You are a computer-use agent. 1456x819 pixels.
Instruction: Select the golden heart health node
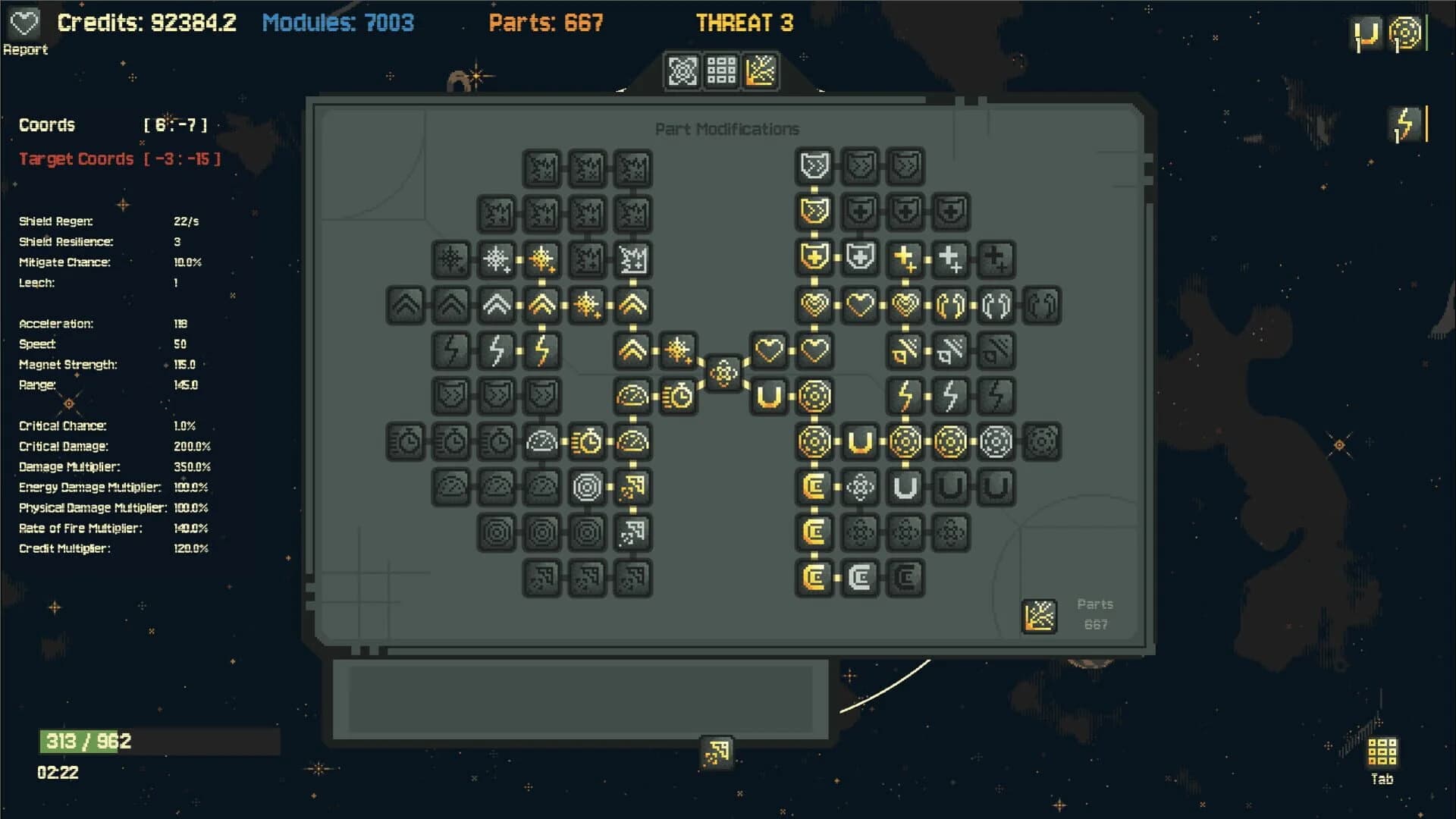(x=814, y=306)
